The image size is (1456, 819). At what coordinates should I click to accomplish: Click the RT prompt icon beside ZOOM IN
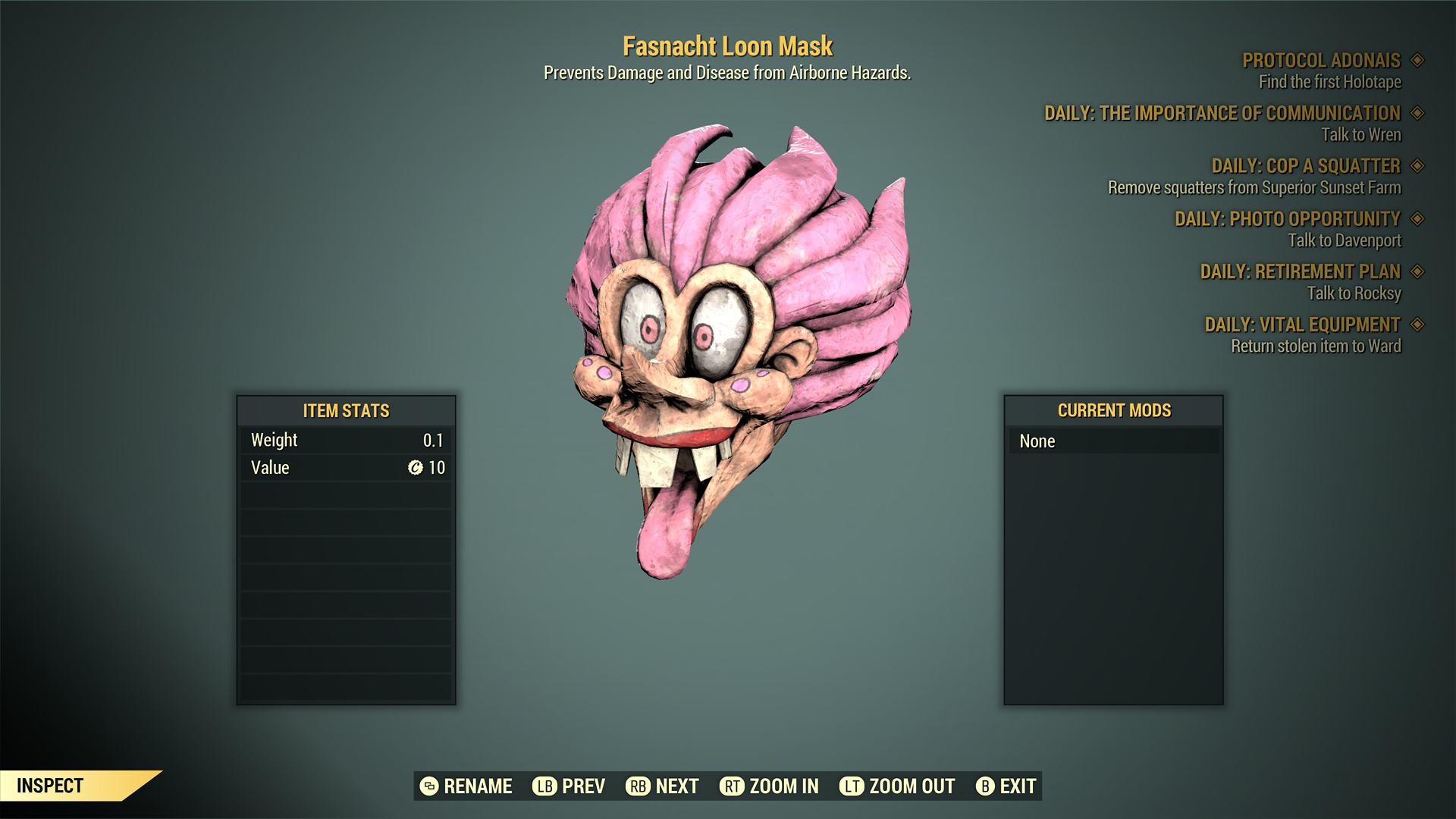click(732, 786)
